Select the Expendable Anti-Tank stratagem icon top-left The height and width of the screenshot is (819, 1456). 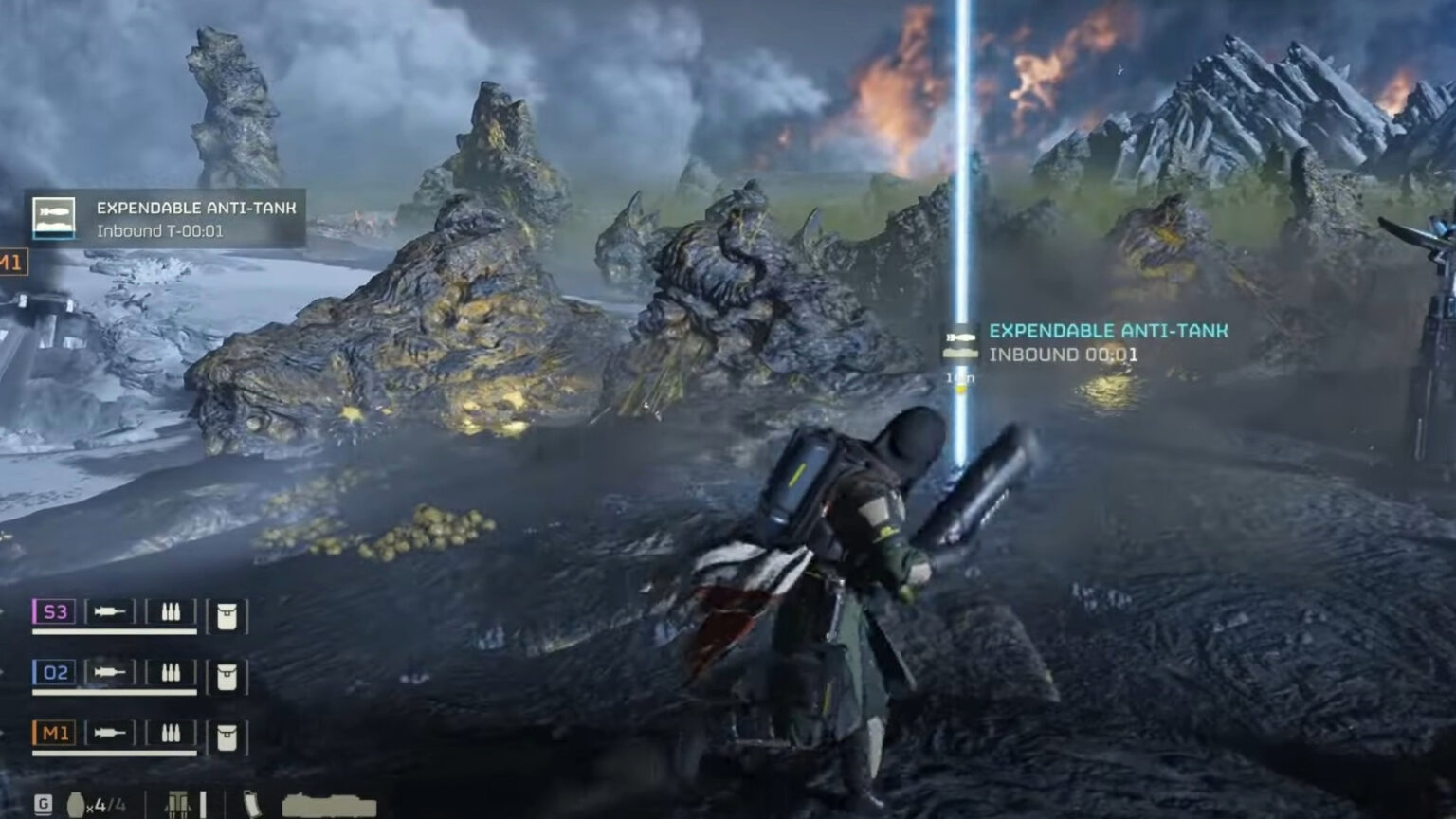[55, 216]
